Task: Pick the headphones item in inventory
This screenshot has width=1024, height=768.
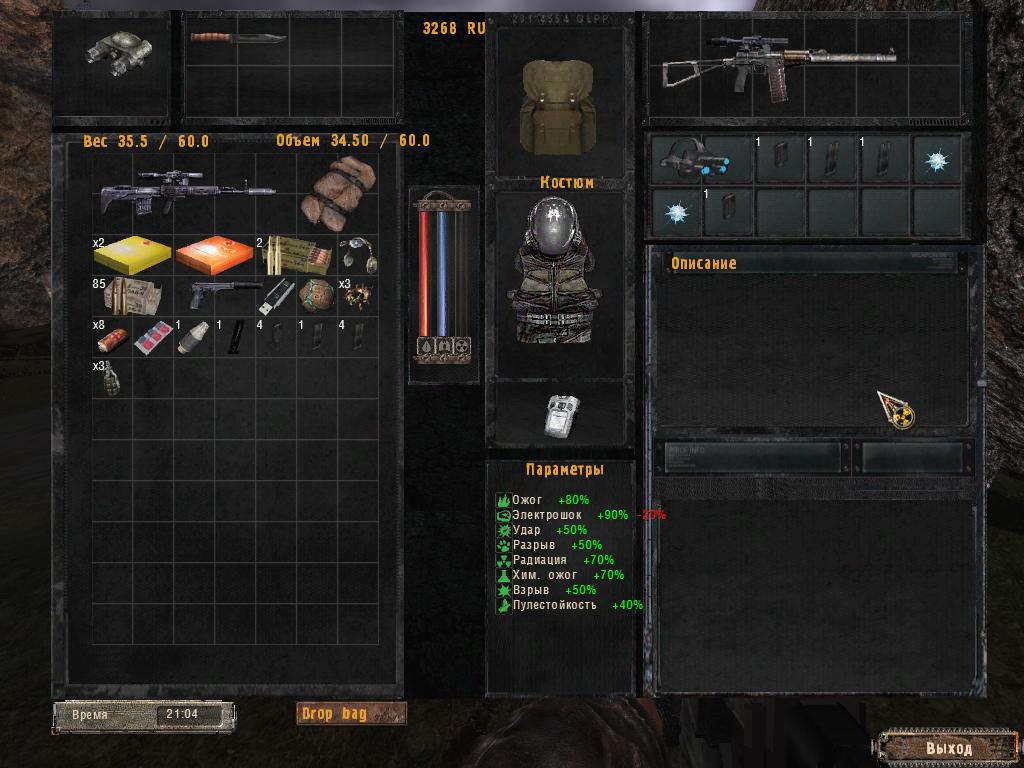Action: (358, 253)
